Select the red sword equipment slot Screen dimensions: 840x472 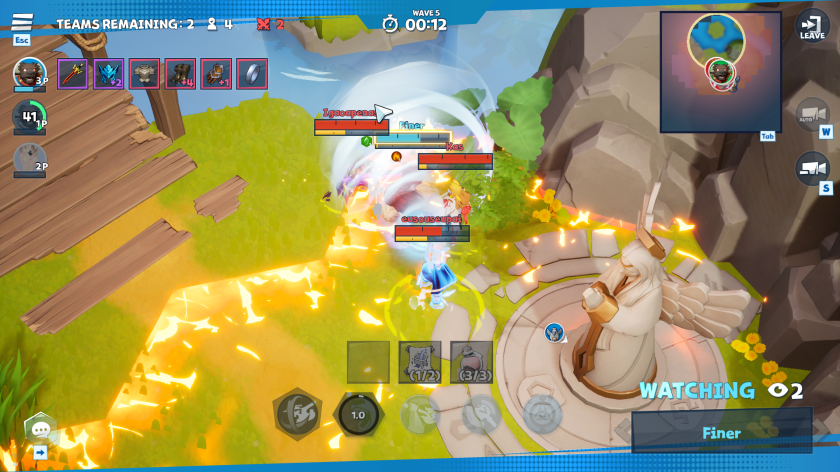click(x=73, y=74)
